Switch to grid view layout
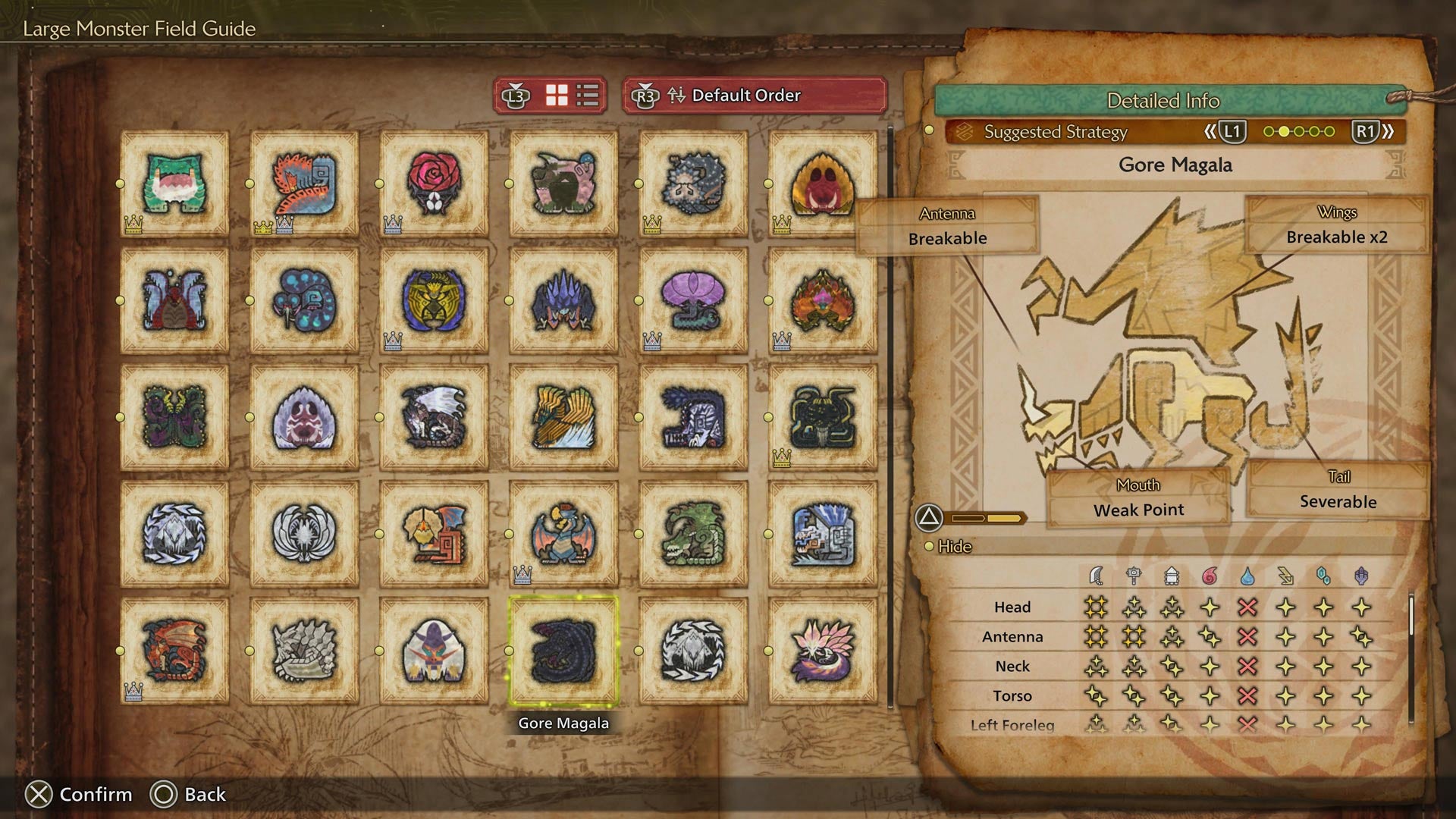Screen dimensions: 1456x819 556,96
